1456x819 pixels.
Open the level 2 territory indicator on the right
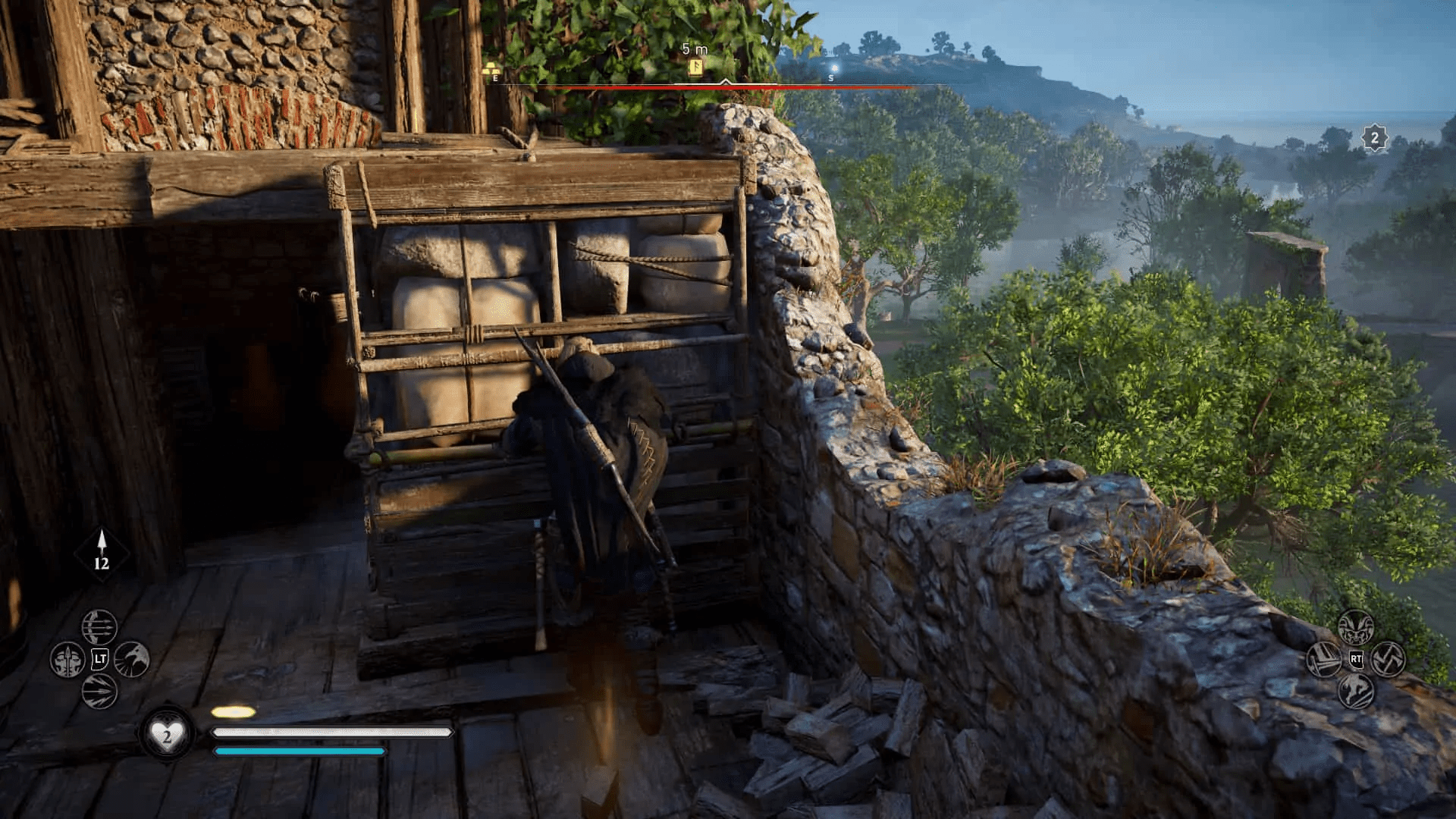[x=1374, y=138]
